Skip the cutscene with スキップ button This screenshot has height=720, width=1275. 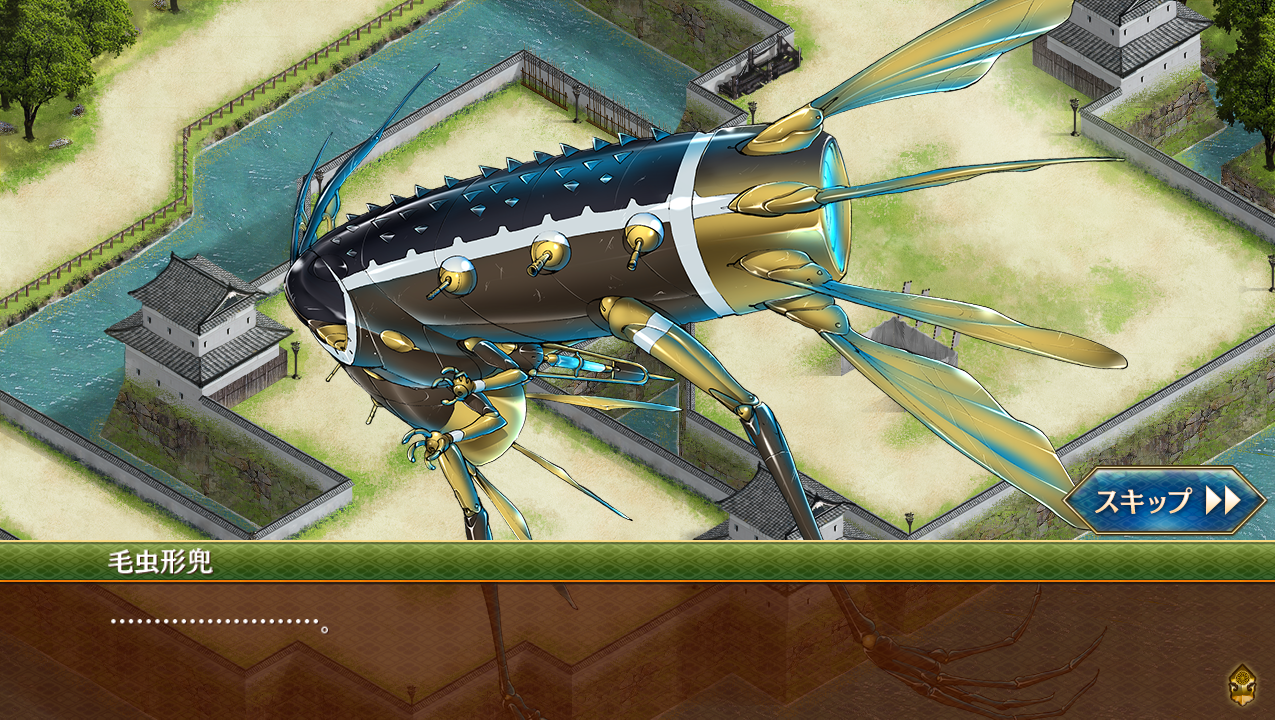click(x=1164, y=500)
